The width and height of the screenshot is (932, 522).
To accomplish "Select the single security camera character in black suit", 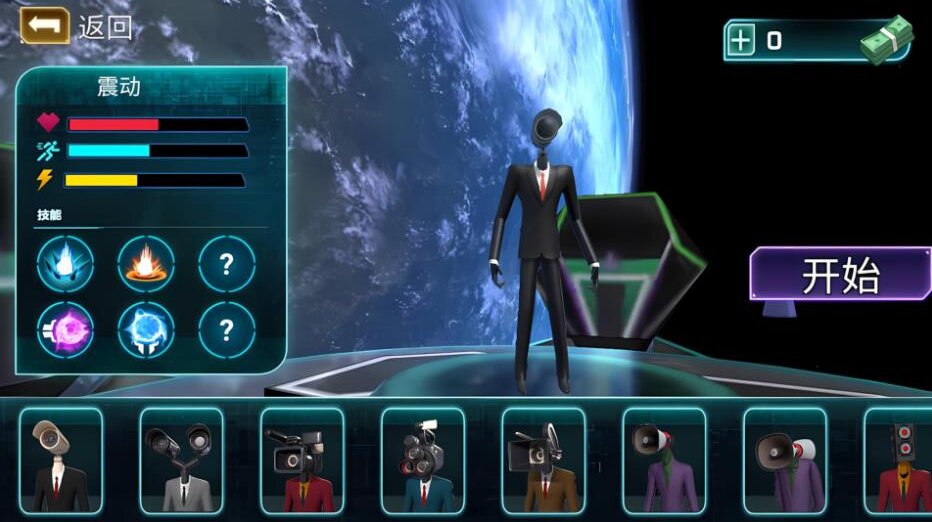I will click(x=61, y=460).
